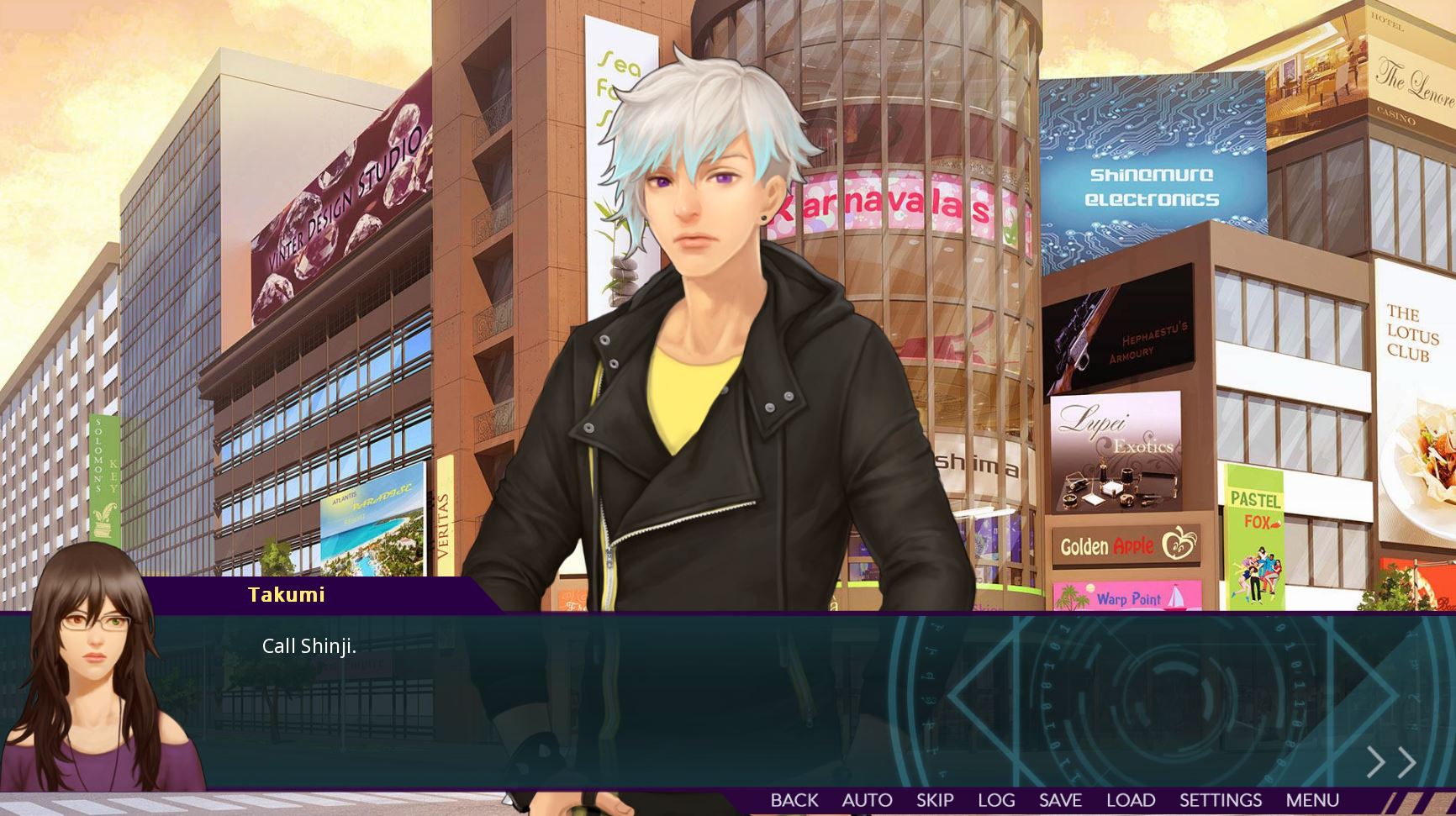Select AUTO to enable auto-play
Image resolution: width=1456 pixels, height=816 pixels.
[x=867, y=799]
